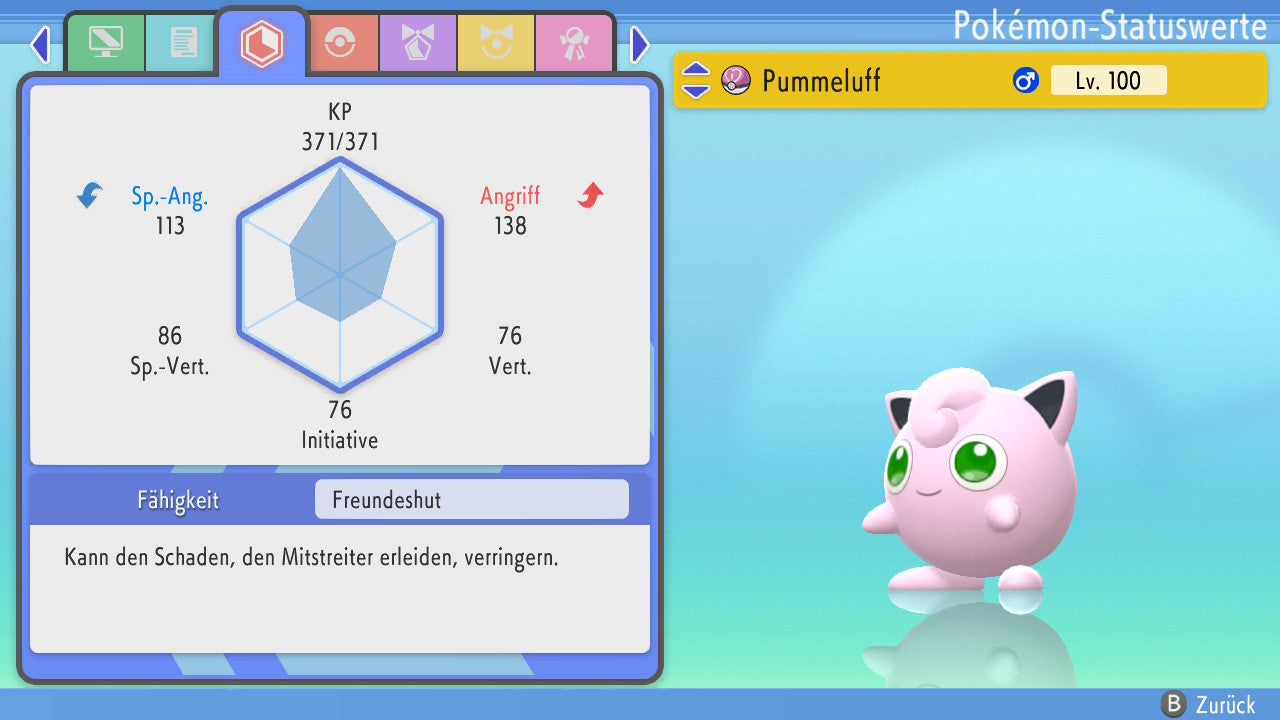Image resolution: width=1280 pixels, height=720 pixels.
Task: Open the teal document notes tab
Action: [x=183, y=43]
